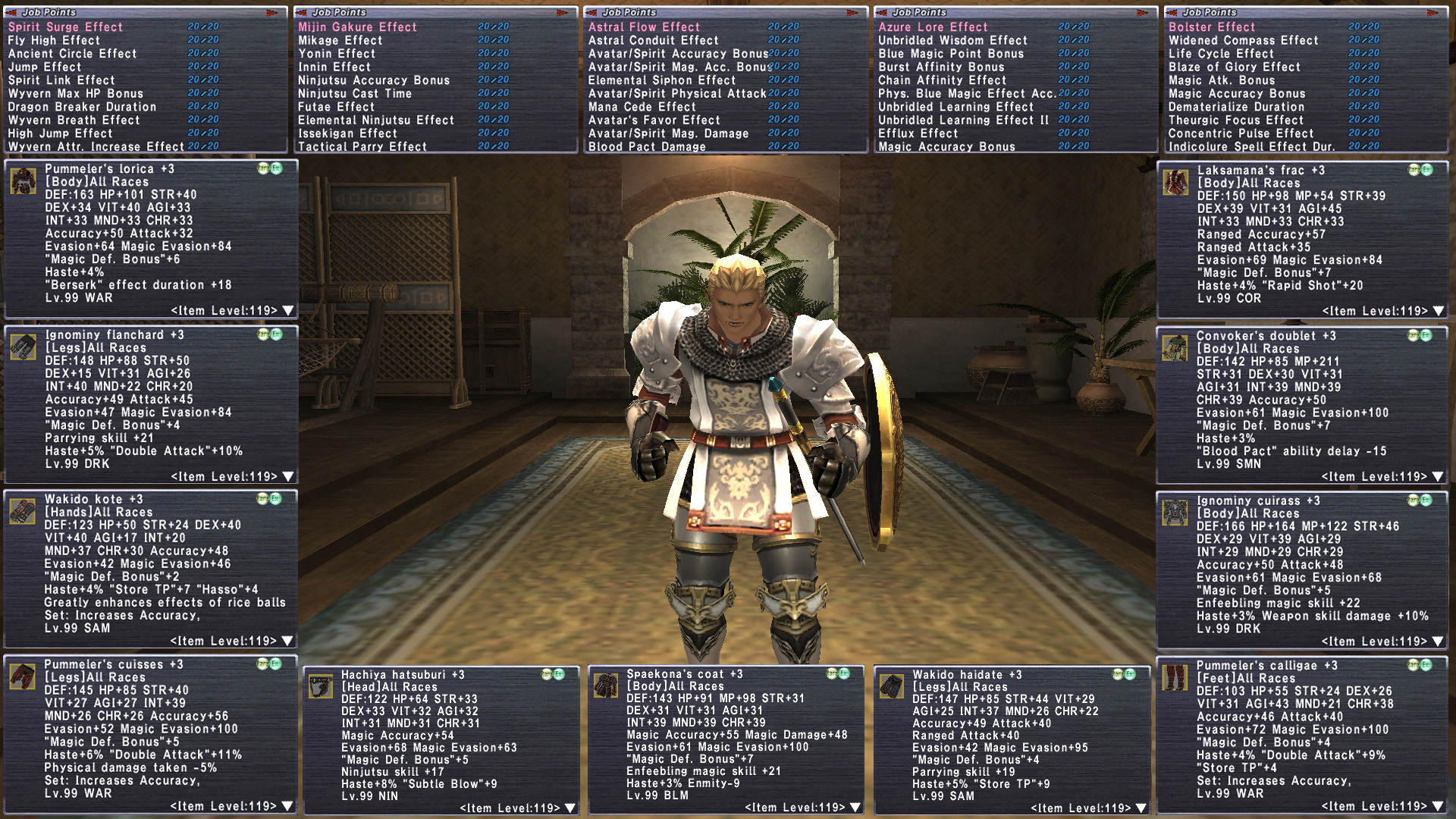
Task: Select the Mijin Gakure Effect entry
Action: click(x=357, y=27)
